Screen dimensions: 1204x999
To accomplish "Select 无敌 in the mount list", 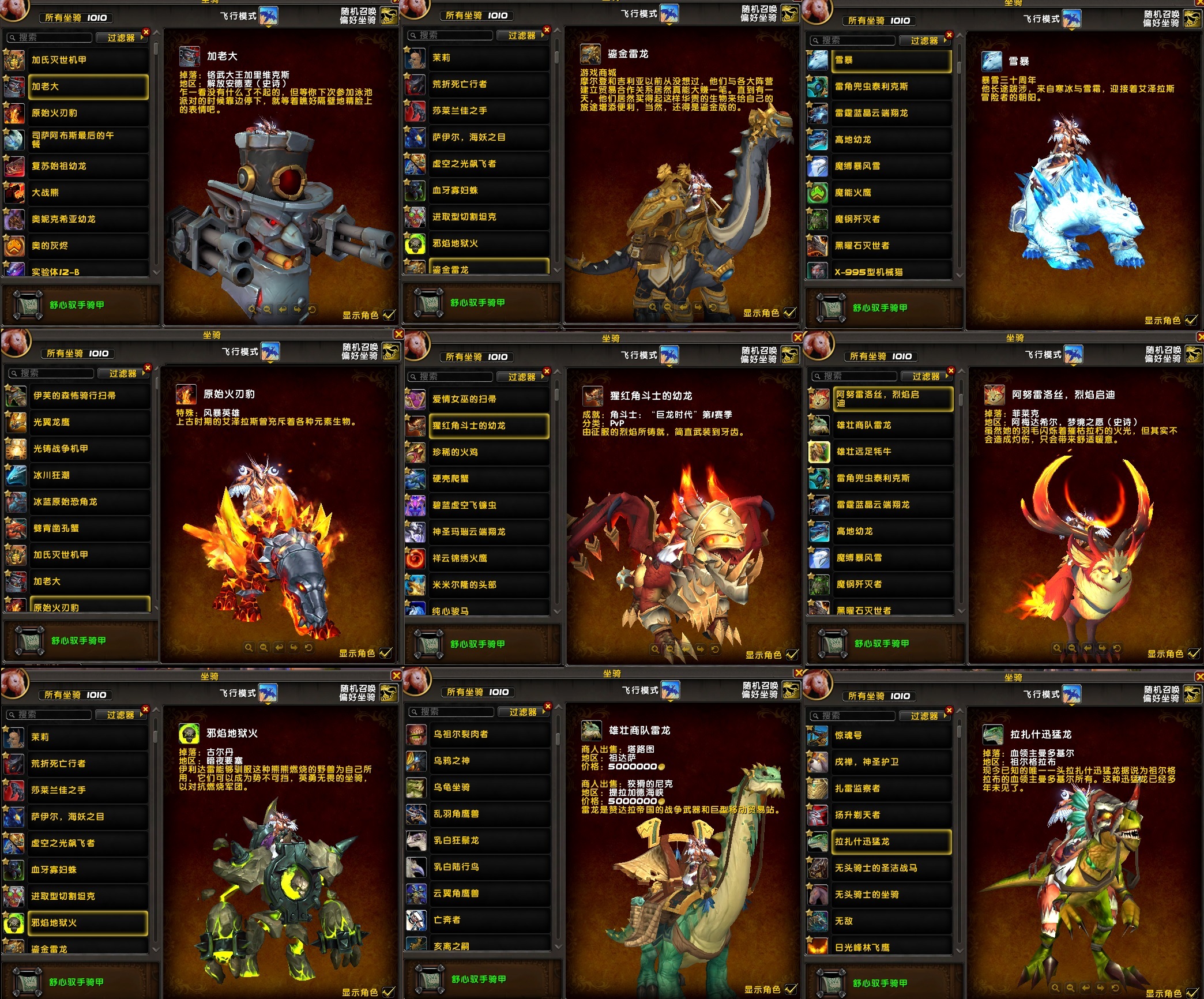I will pos(891,921).
